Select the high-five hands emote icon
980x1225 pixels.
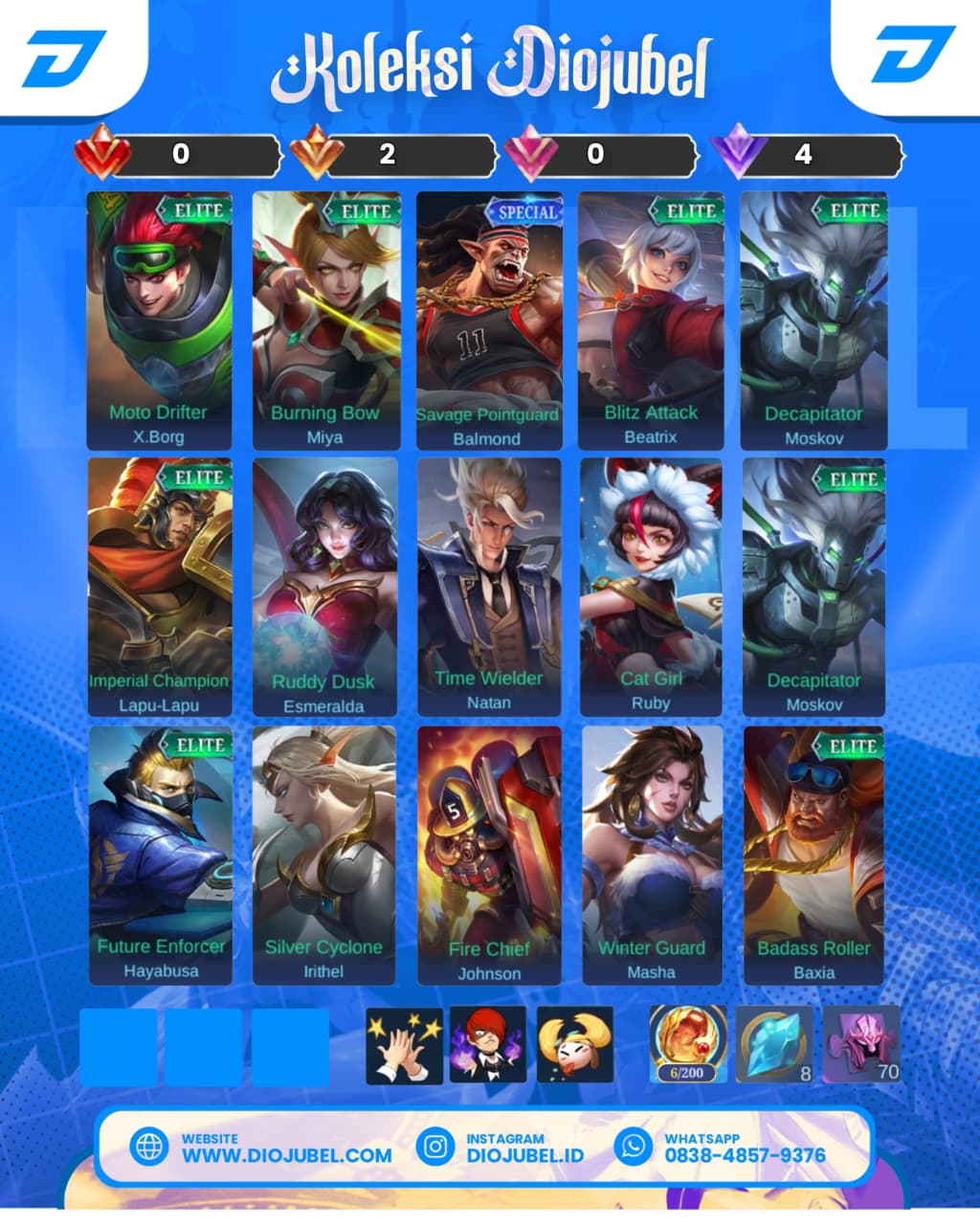tap(404, 1045)
